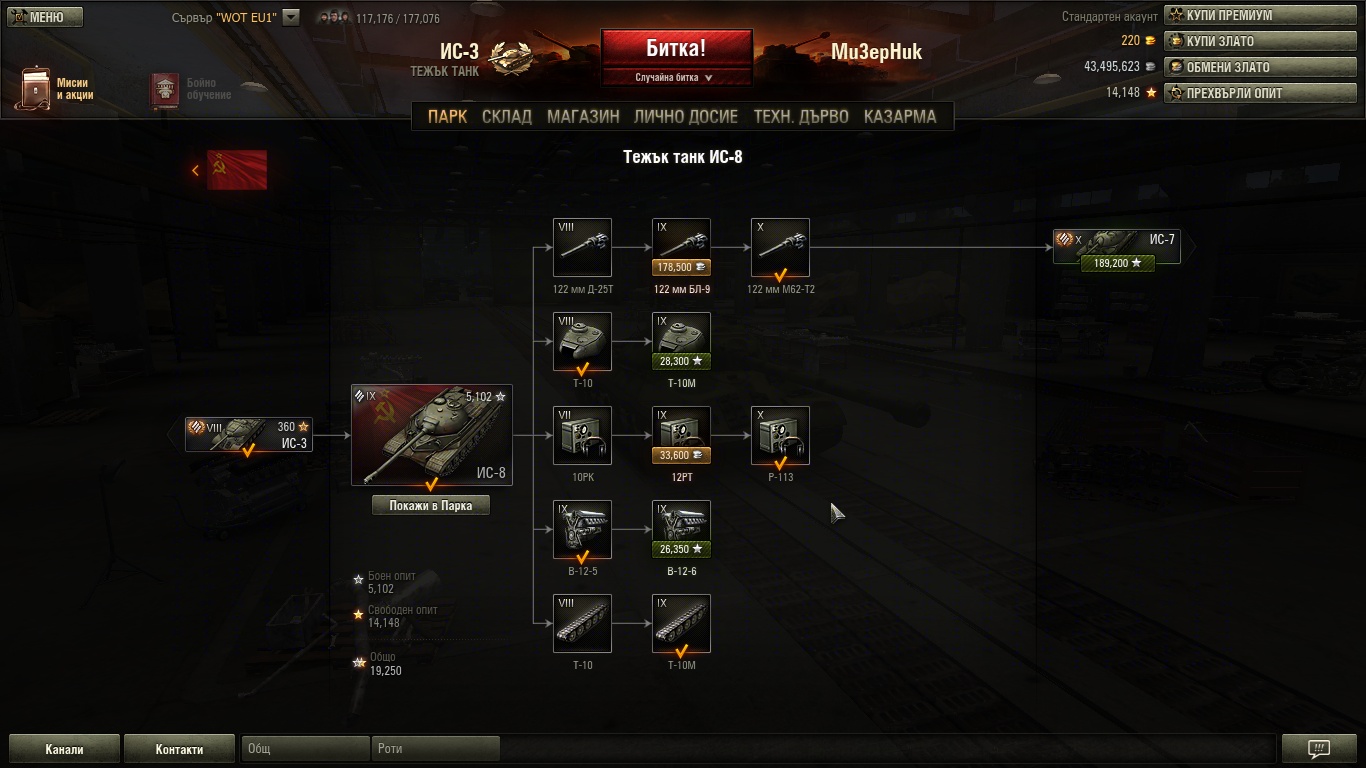Open the МАГАЗИН tab
Screen dimensions: 1366x768
click(x=583, y=116)
